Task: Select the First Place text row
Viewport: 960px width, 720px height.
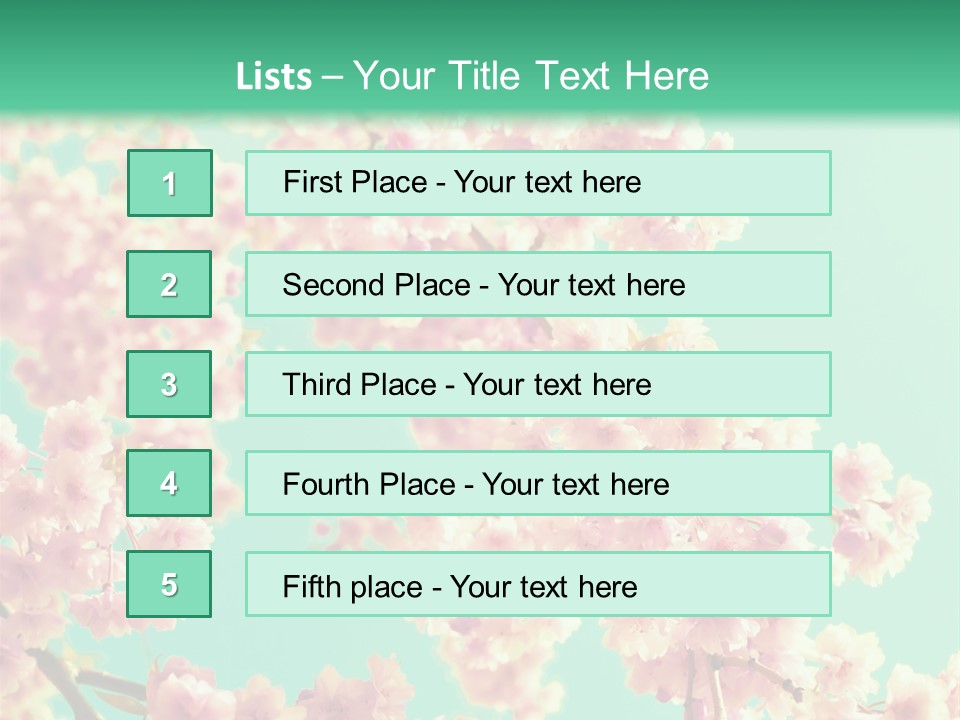Action: [538, 183]
